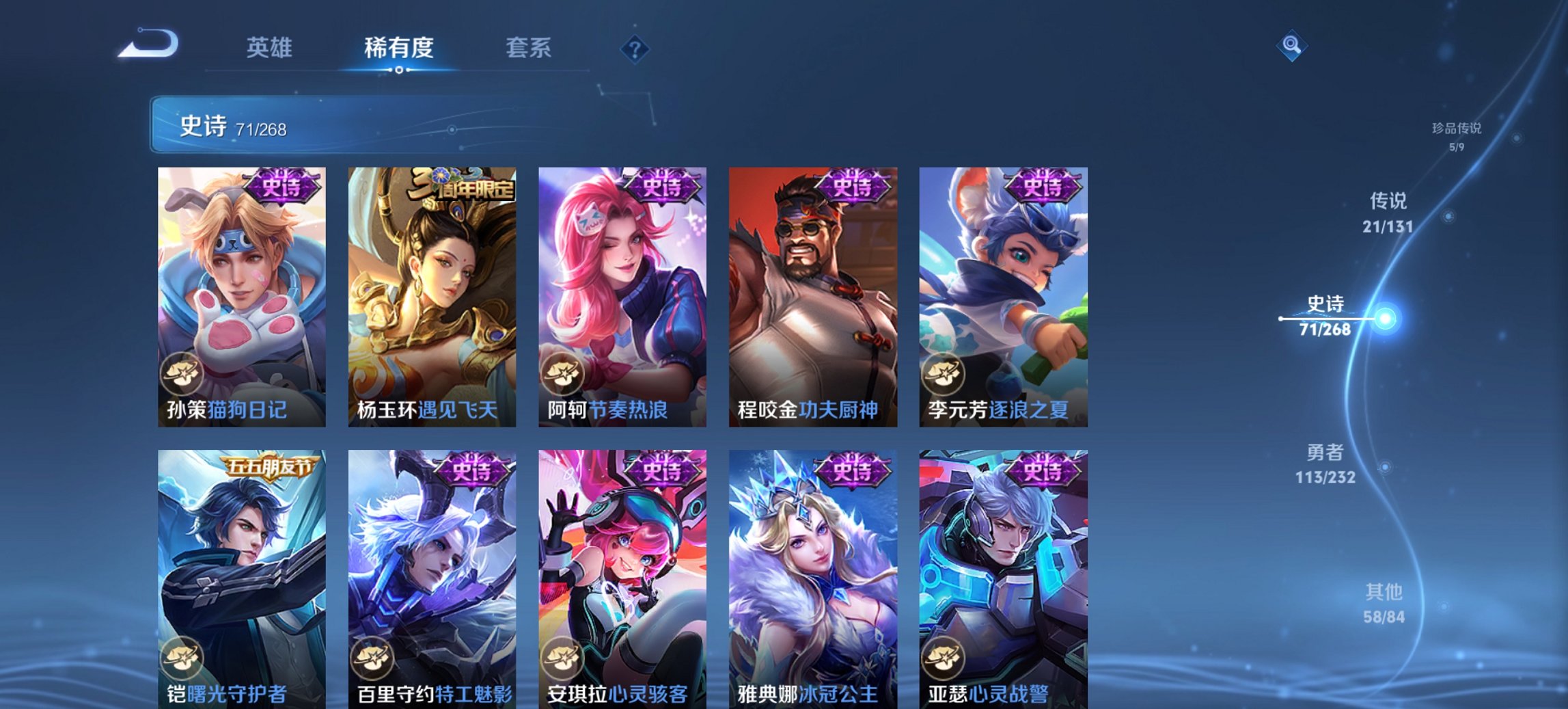Image resolution: width=1568 pixels, height=709 pixels.
Task: Switch to the 套系 tab
Action: coord(528,48)
